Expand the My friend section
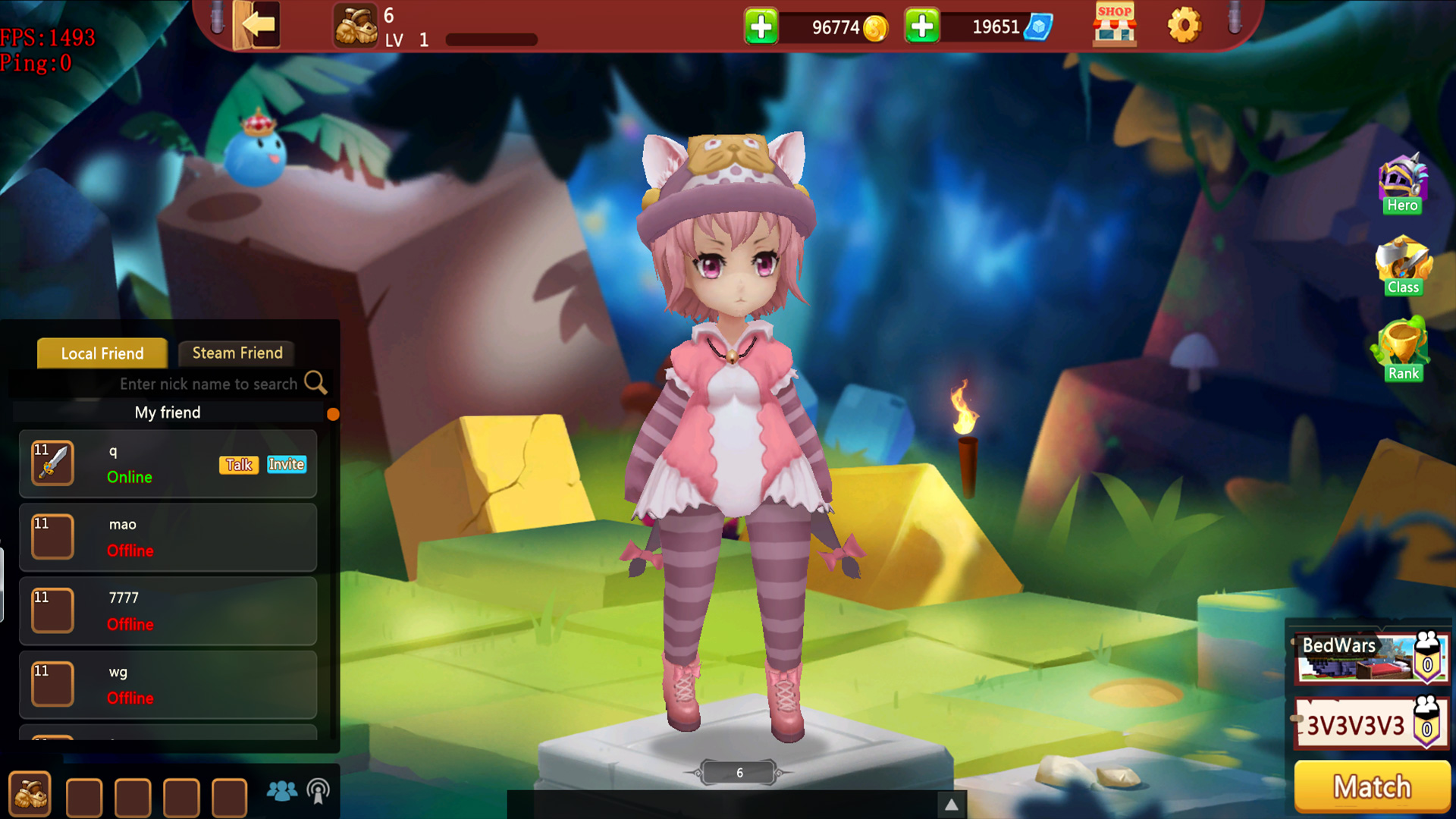The width and height of the screenshot is (1456, 819). [x=168, y=413]
